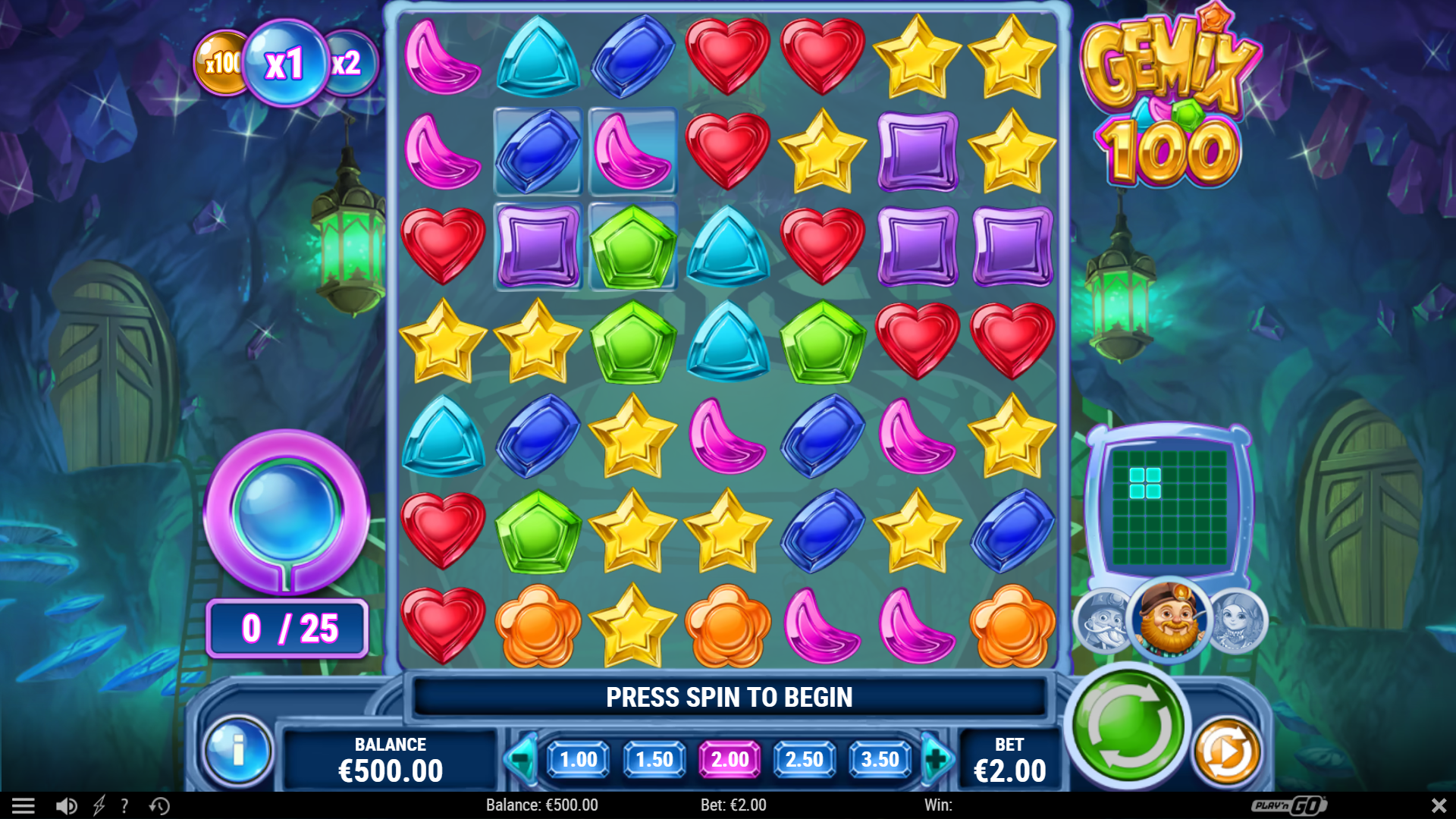Select the miner character portrait
The width and height of the screenshot is (1456, 819).
click(x=1169, y=622)
